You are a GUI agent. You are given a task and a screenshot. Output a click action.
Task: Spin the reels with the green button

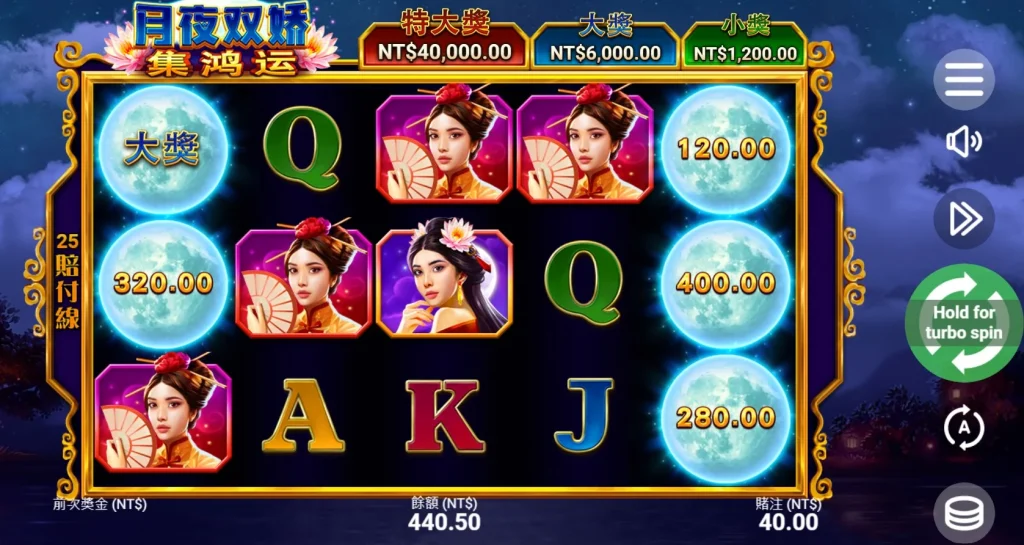[964, 323]
